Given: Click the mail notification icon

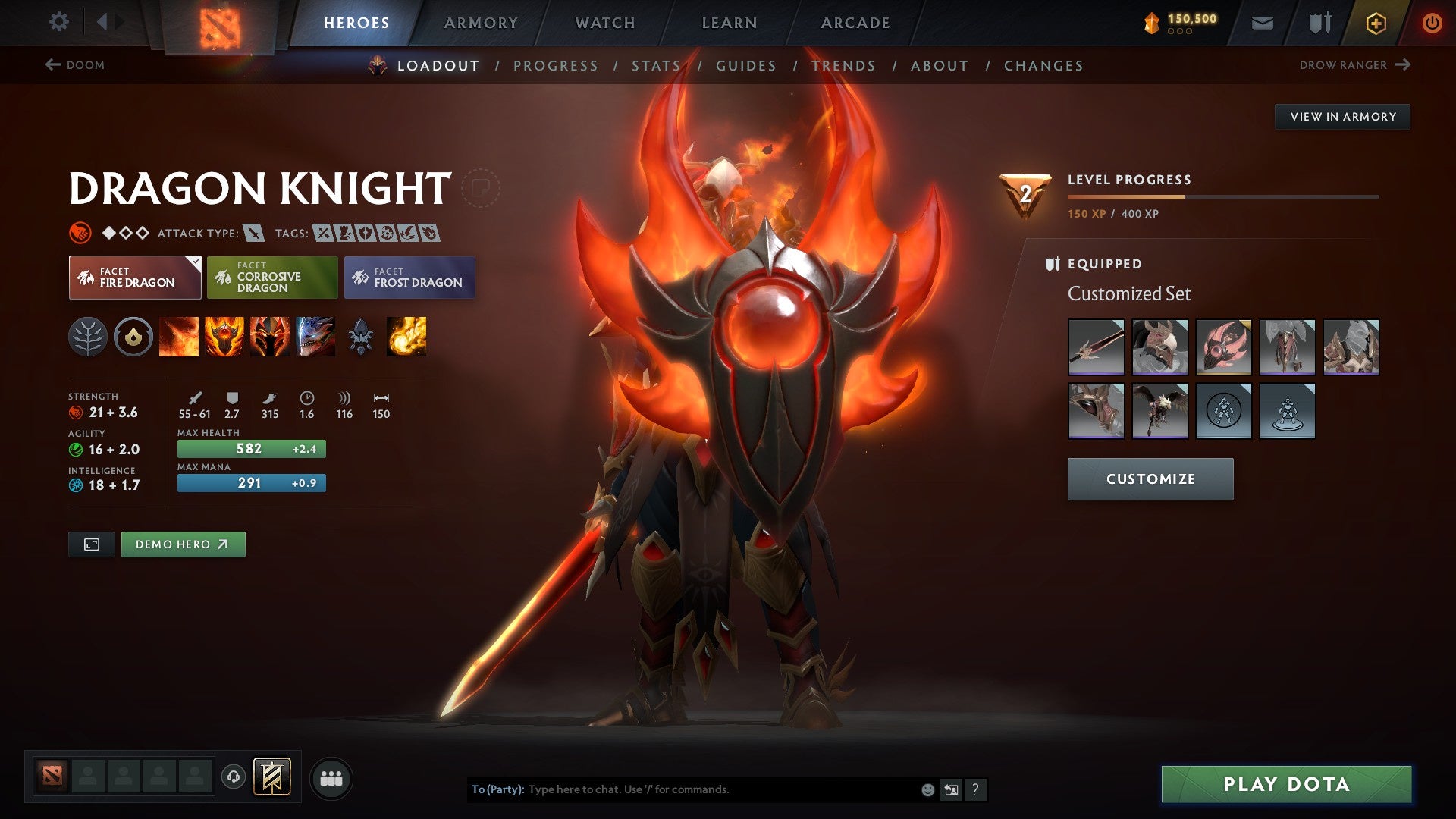Looking at the screenshot, I should (x=1261, y=22).
